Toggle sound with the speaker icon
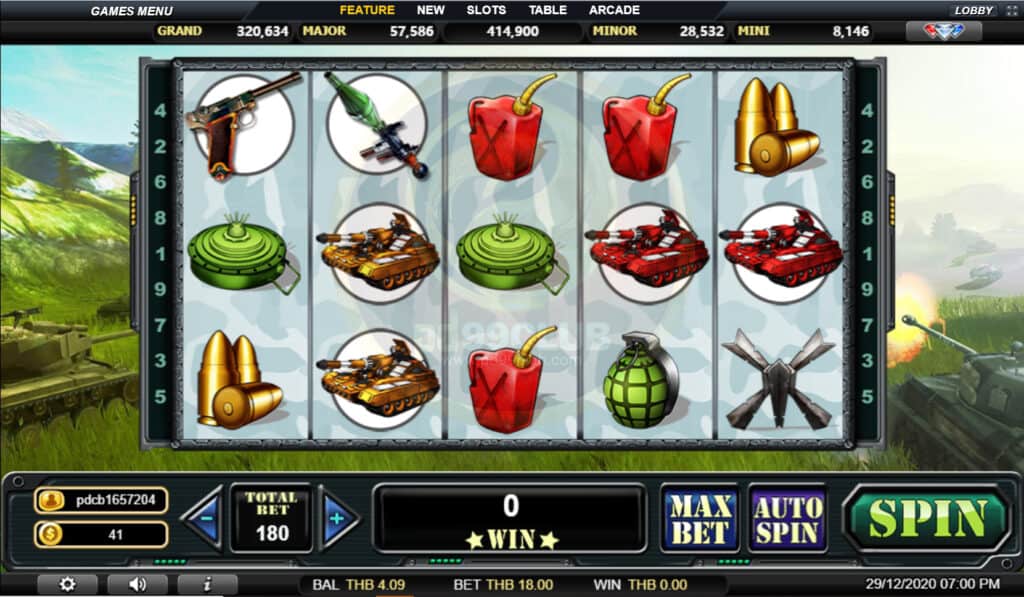Image resolution: width=1024 pixels, height=597 pixels. coord(137,584)
